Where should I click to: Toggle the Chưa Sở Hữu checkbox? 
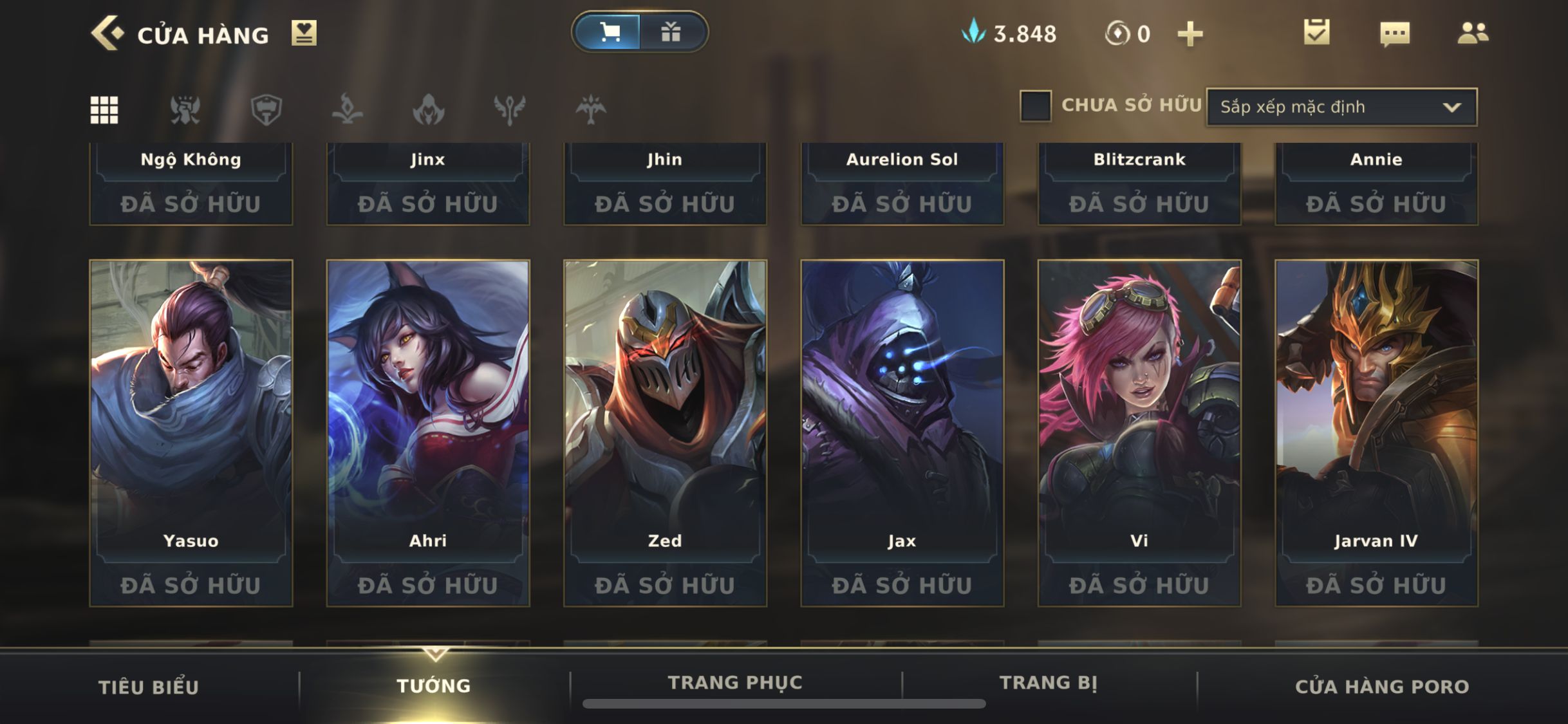click(x=1035, y=106)
